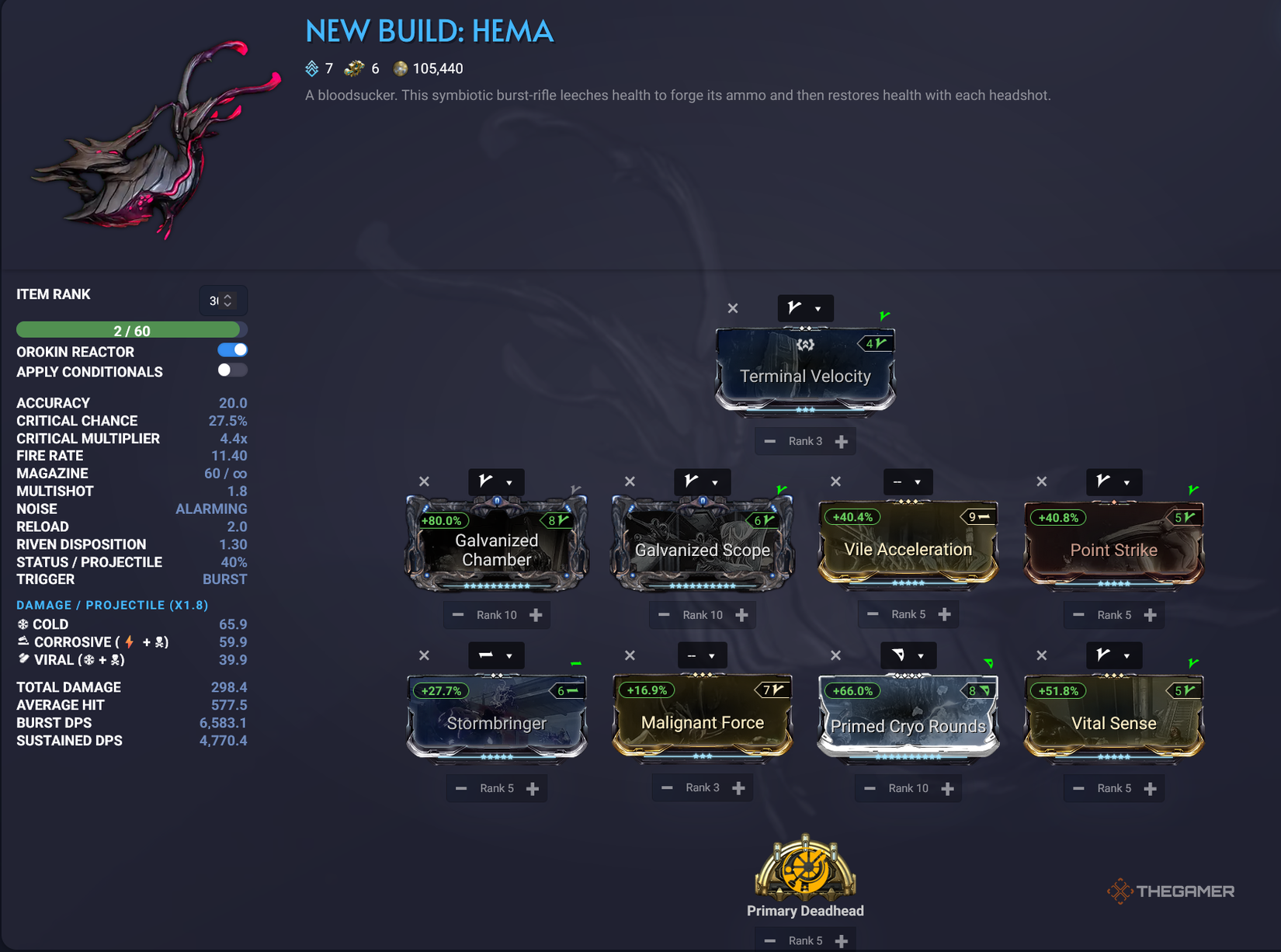
Task: Open the polarity dropdown above Galvanized Chamber
Action: [x=497, y=481]
